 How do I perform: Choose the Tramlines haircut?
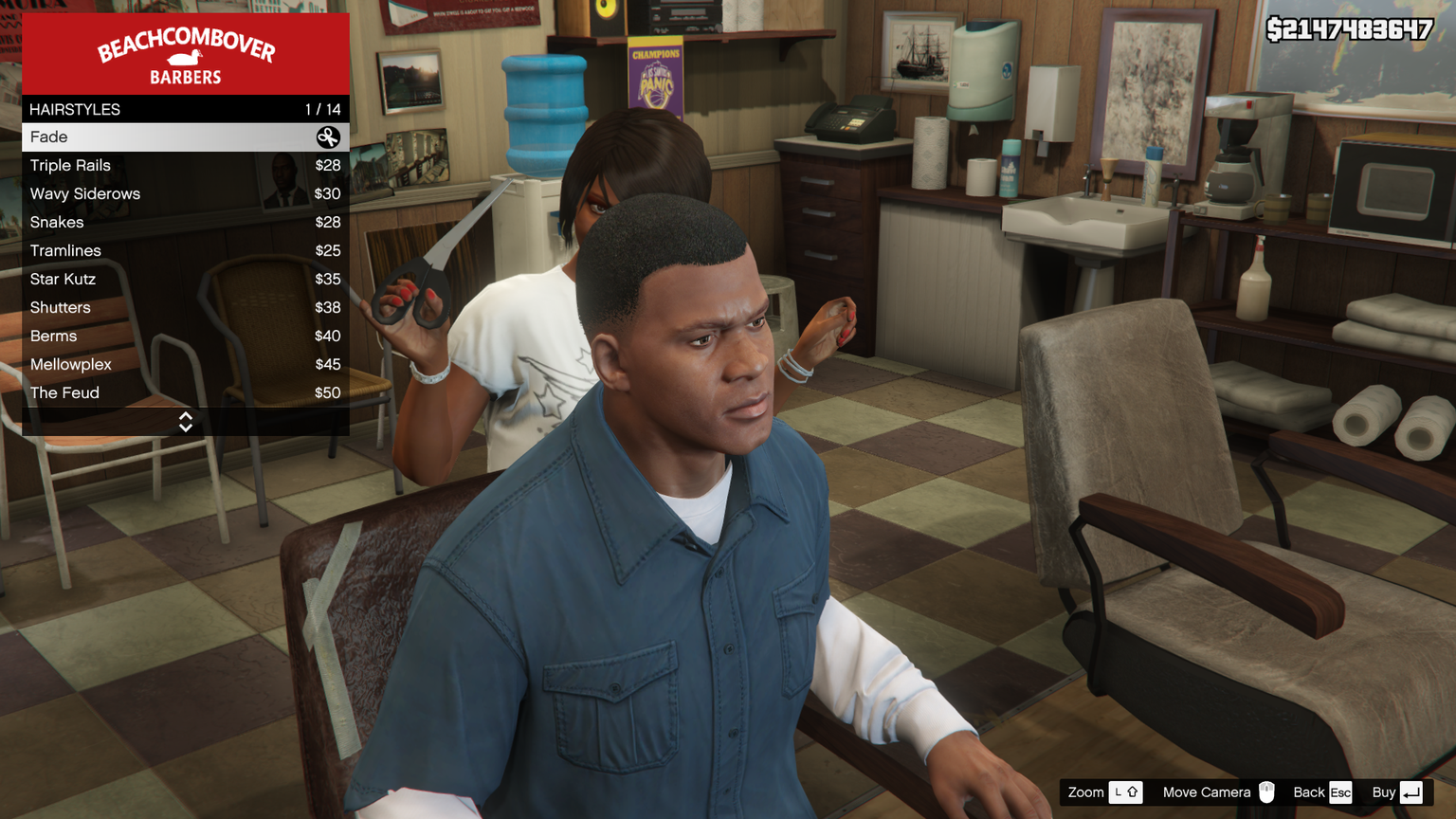(185, 251)
